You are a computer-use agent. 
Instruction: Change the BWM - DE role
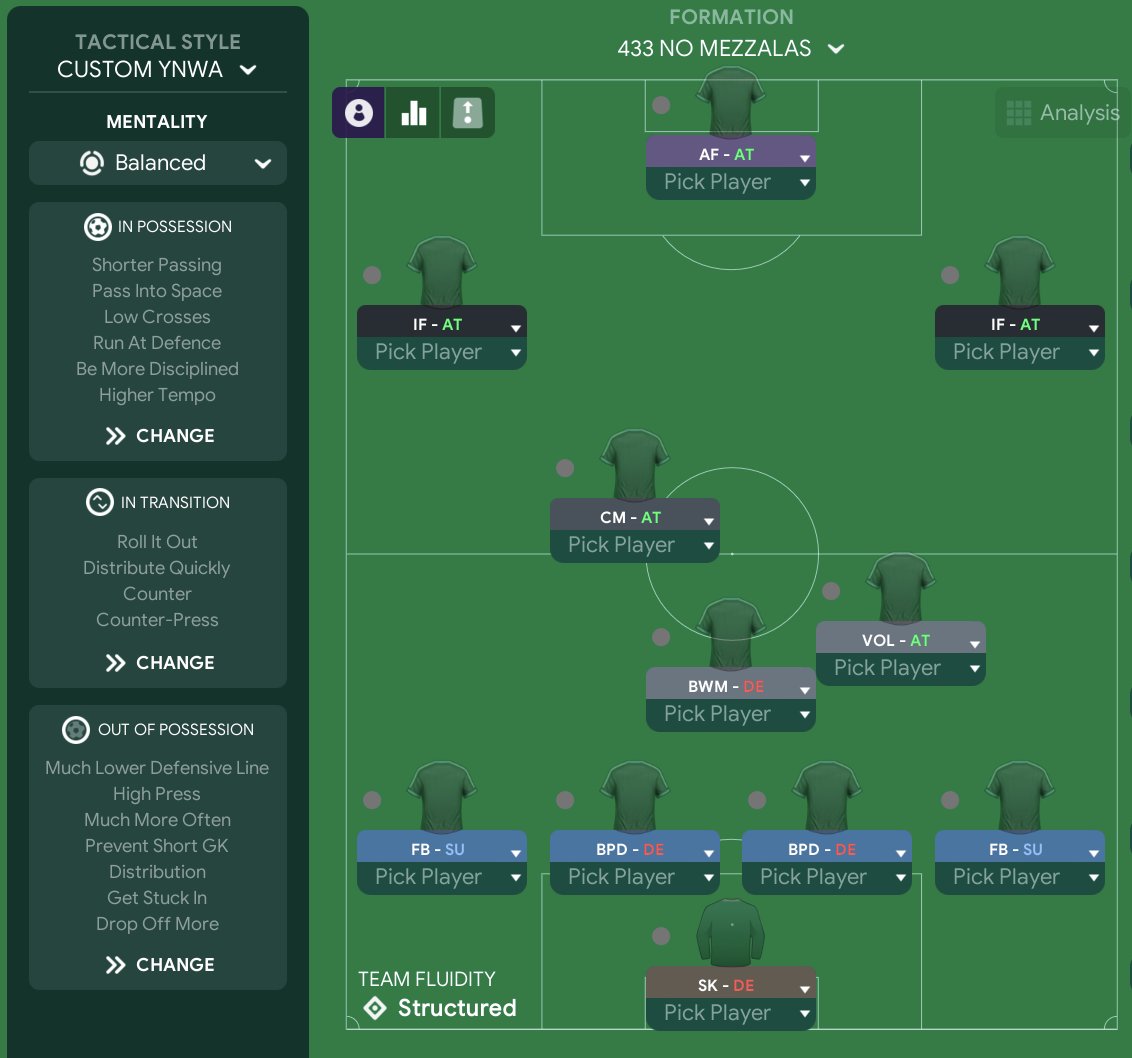pyautogui.click(x=730, y=686)
